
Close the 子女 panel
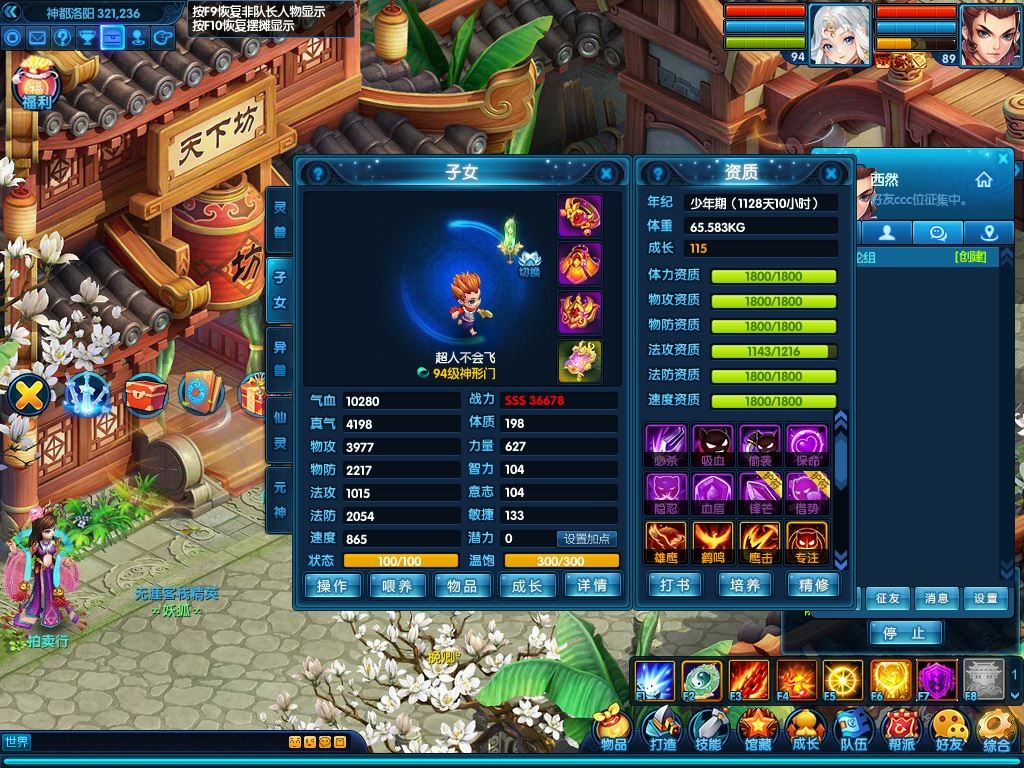tap(606, 172)
